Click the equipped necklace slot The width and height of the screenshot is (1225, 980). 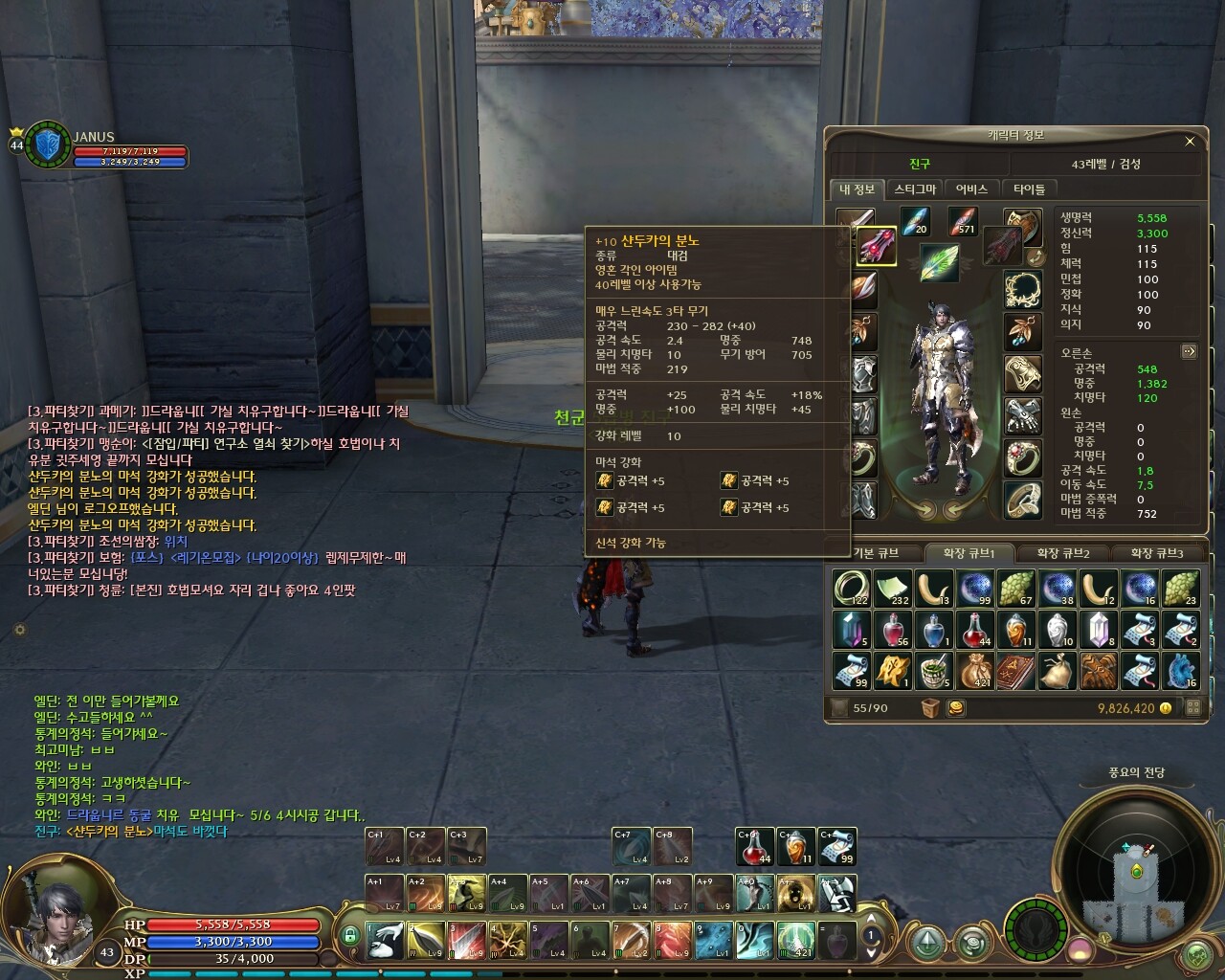click(1022, 289)
